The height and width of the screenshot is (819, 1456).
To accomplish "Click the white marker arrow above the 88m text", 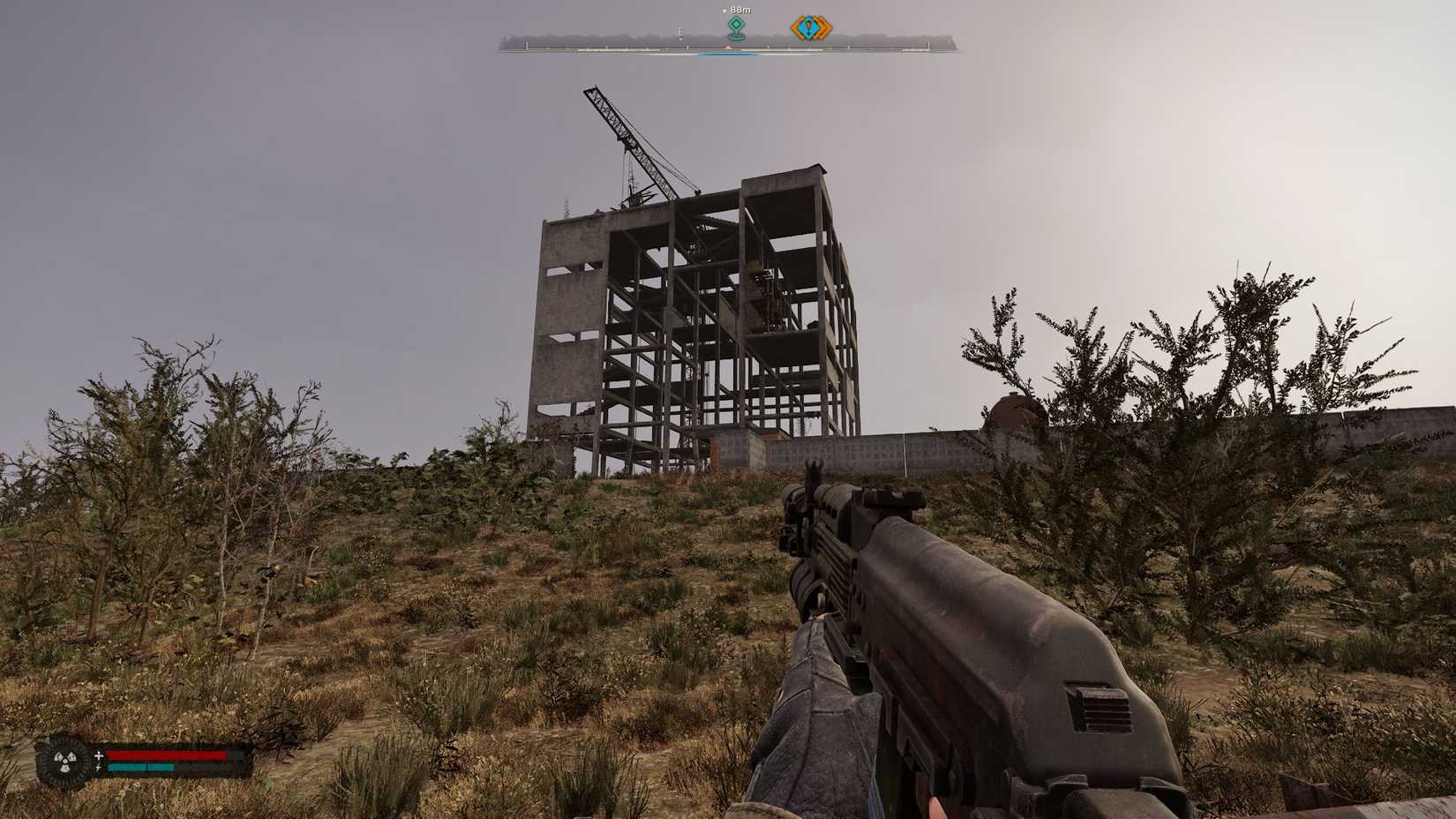I will coord(724,10).
